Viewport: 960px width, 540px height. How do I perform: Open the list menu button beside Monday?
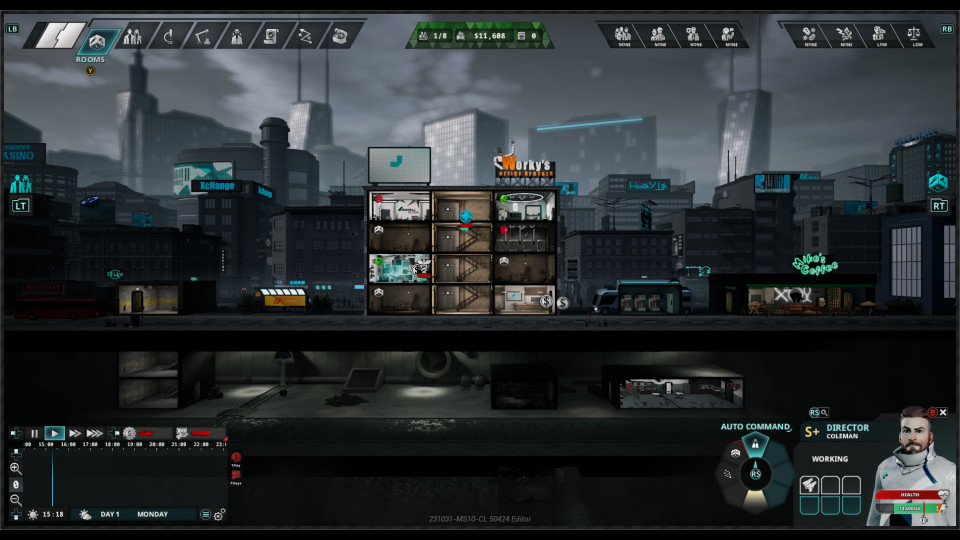tap(205, 514)
